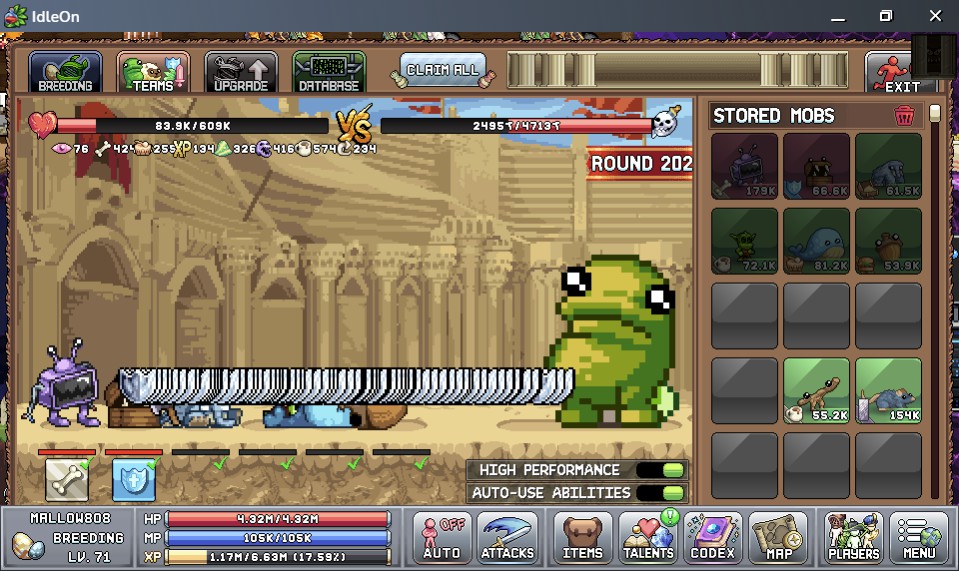Select the stored mob showing 179K
The image size is (959, 571).
coord(745,166)
